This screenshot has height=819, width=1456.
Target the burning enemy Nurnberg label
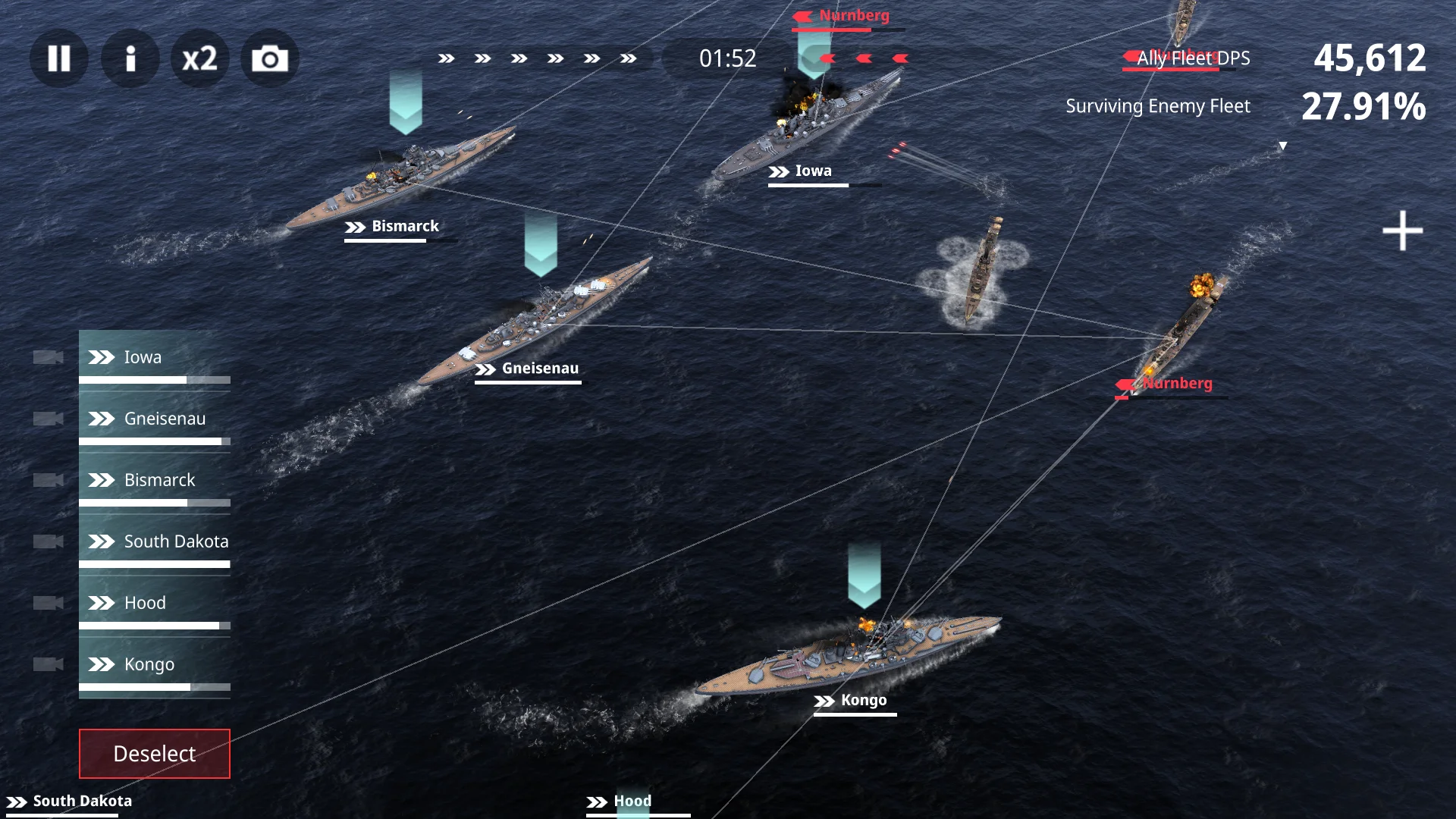[1176, 384]
